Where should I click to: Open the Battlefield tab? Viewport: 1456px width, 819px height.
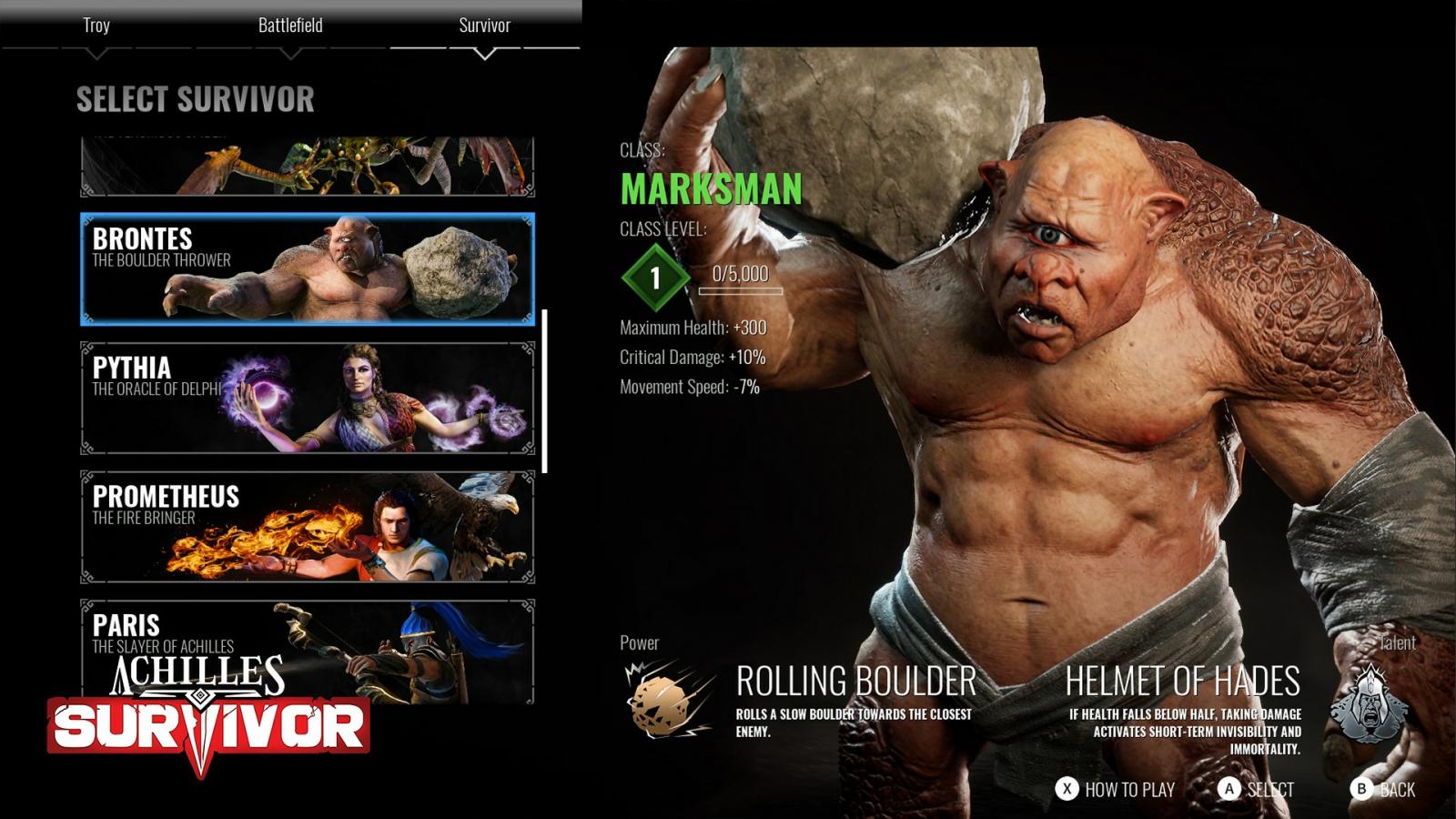(290, 25)
